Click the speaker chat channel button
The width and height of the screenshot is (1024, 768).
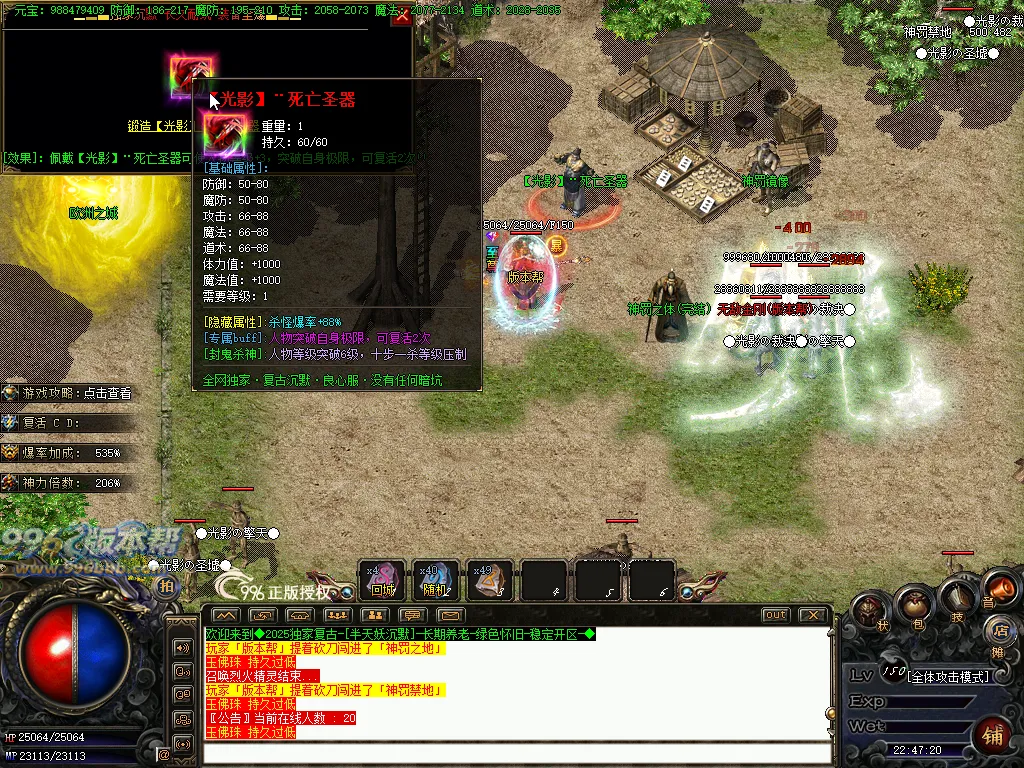click(183, 647)
